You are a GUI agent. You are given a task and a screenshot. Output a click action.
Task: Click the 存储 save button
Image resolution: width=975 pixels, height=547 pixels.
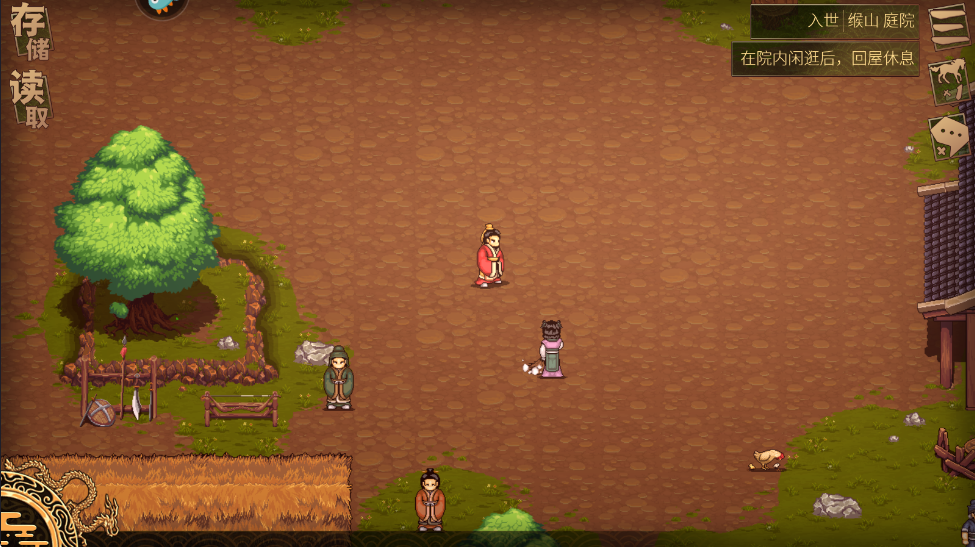pyautogui.click(x=29, y=32)
